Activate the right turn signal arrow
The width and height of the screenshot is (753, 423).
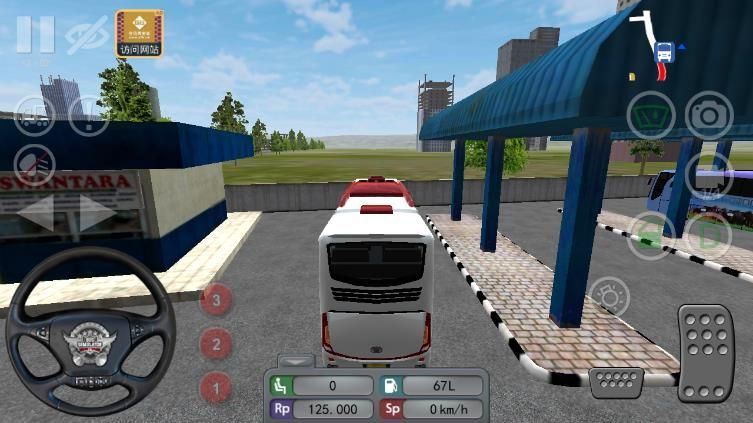97,212
